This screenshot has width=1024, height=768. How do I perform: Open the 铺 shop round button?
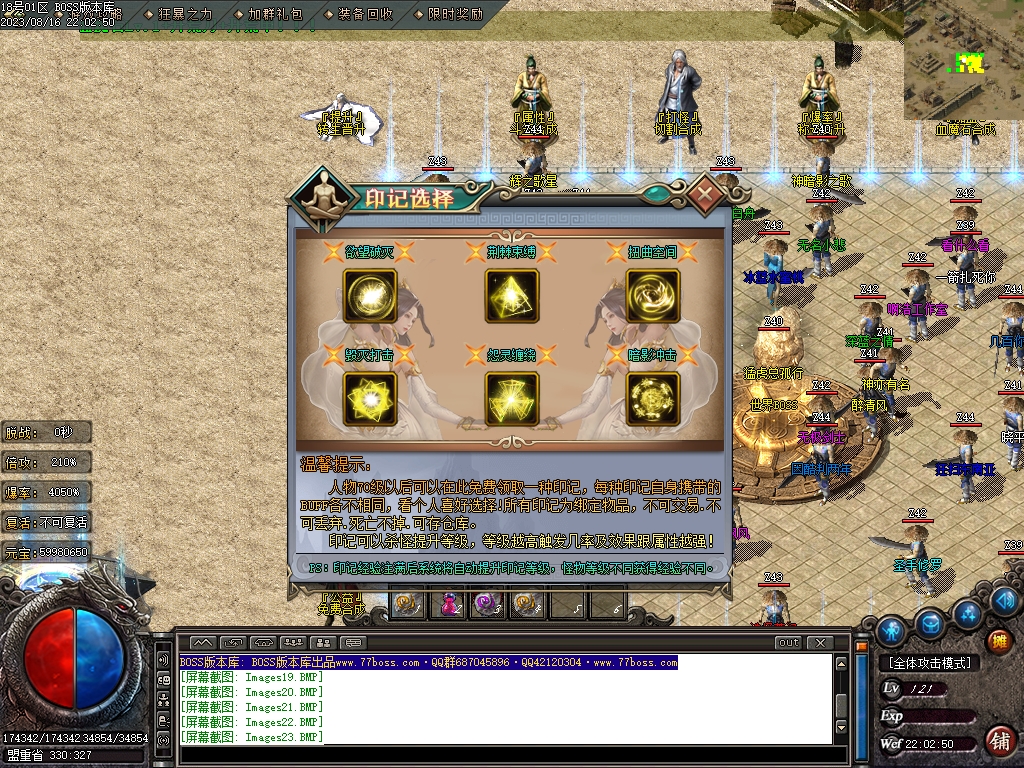(998, 741)
